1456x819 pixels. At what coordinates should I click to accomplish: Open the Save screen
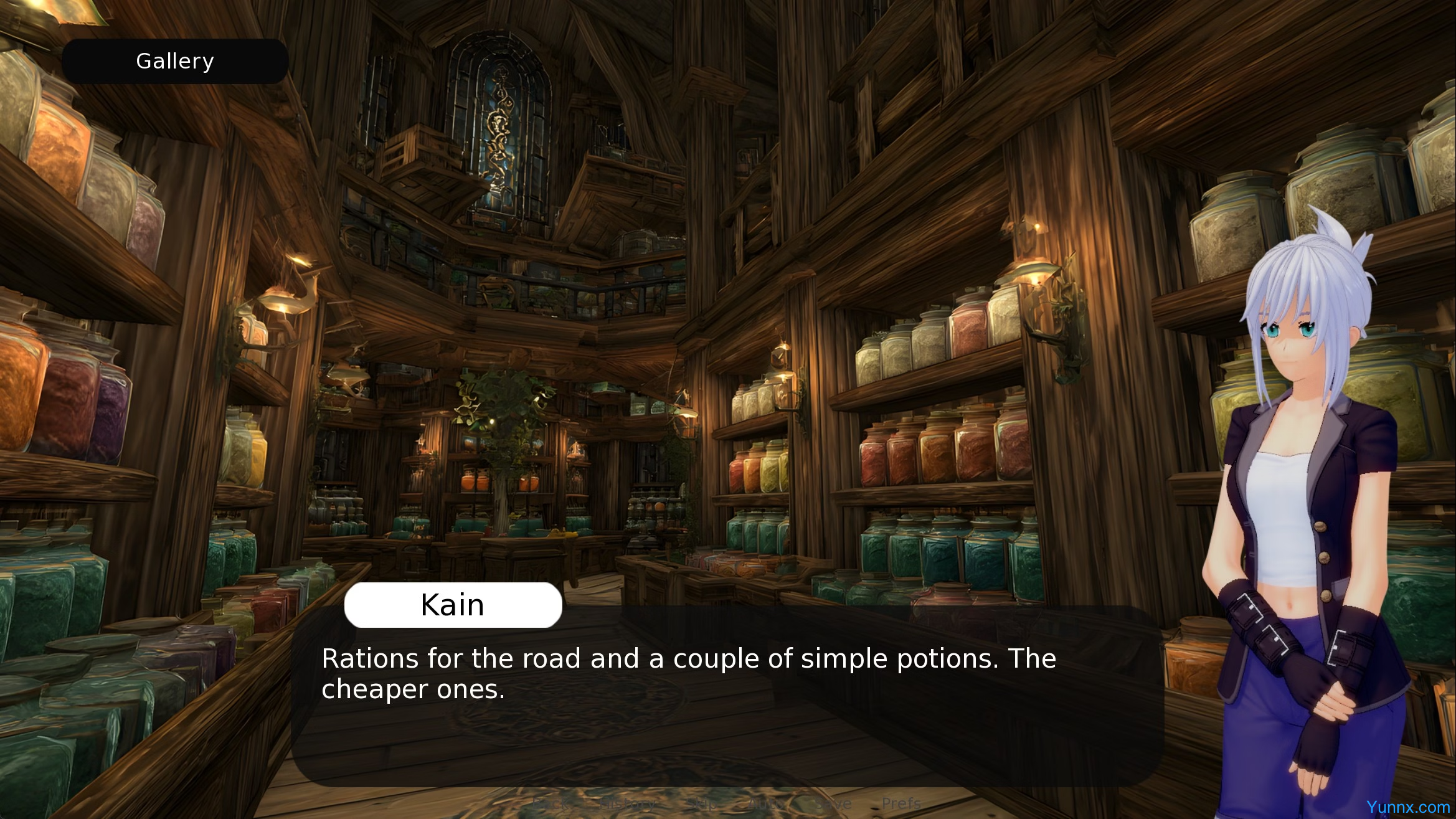tap(833, 803)
